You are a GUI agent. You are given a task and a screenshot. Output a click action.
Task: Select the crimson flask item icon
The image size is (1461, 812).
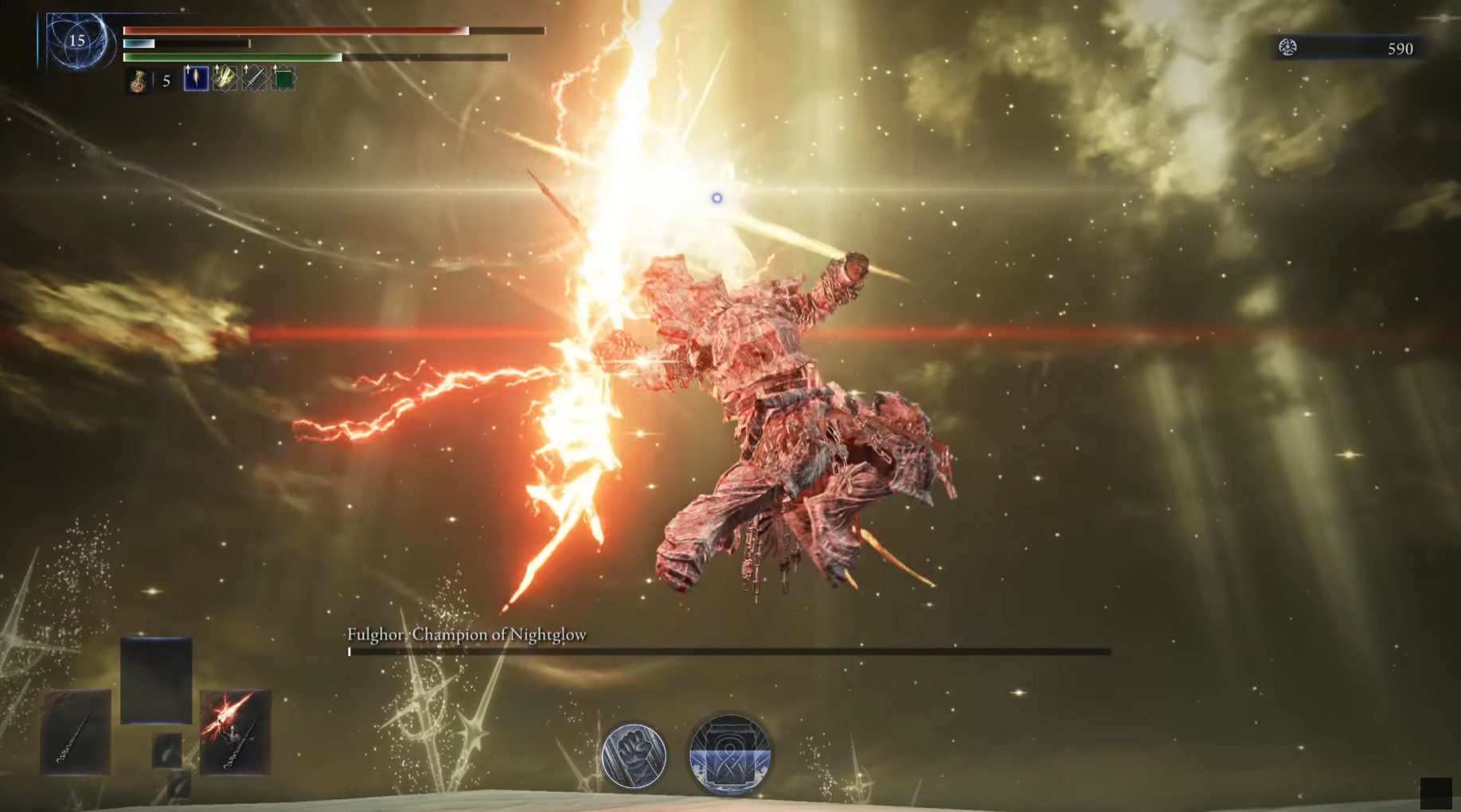[x=138, y=80]
